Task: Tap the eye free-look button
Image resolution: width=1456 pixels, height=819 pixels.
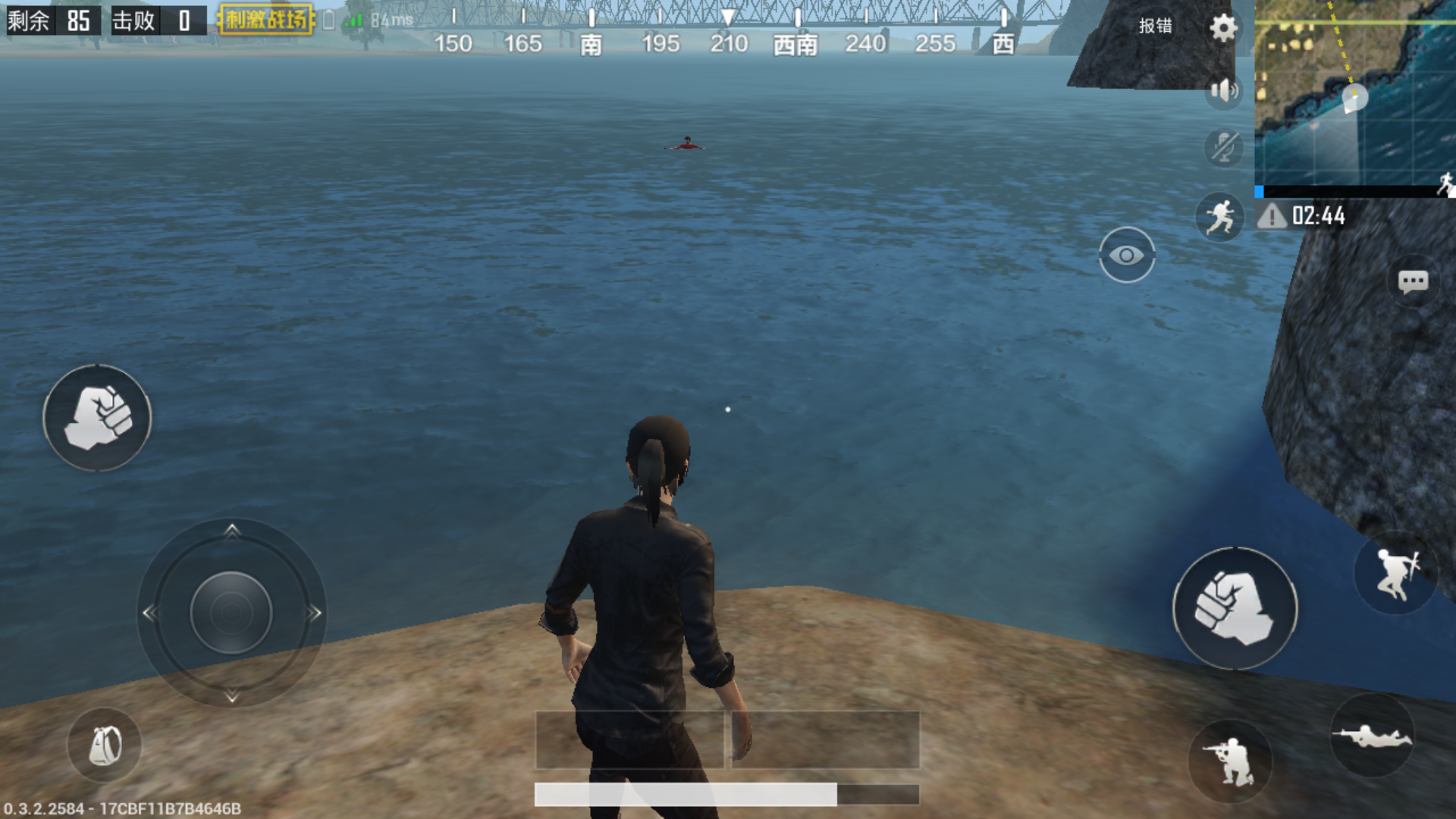Action: tap(1127, 256)
